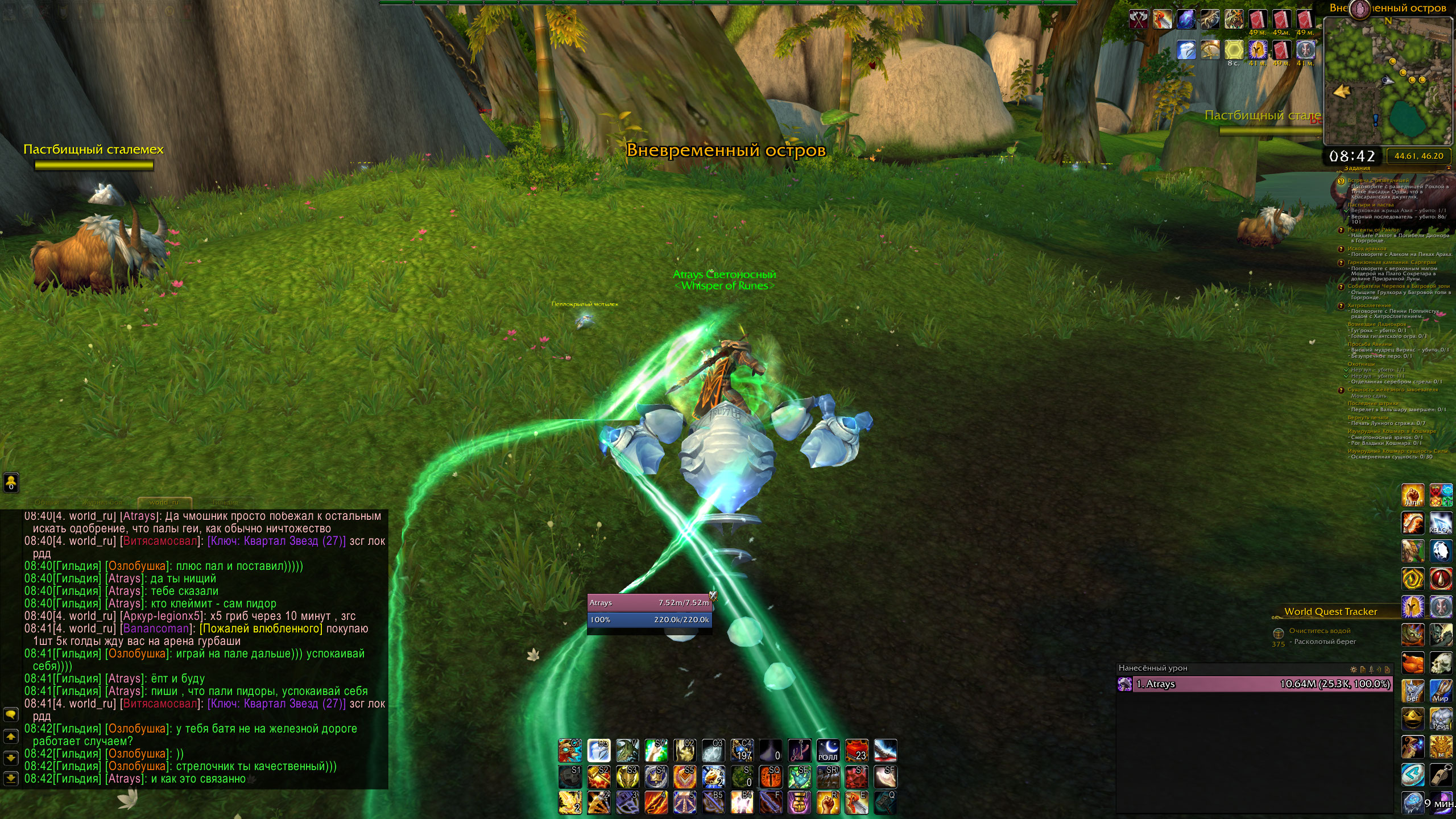The image size is (1456, 819).
Task: Open the friends list button showing 0
Action: pos(11,482)
